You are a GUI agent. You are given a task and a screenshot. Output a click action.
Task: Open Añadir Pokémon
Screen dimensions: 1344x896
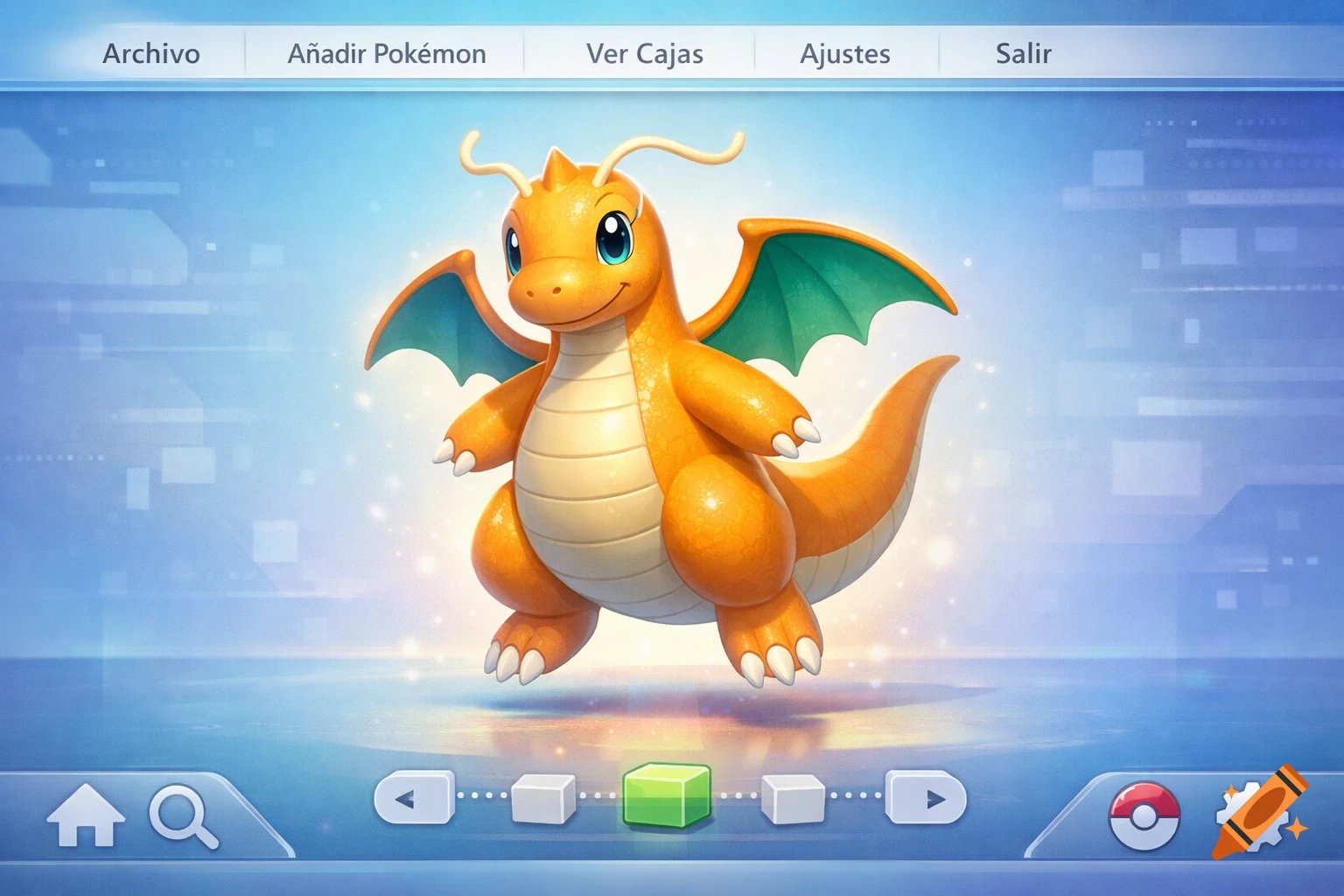click(388, 54)
